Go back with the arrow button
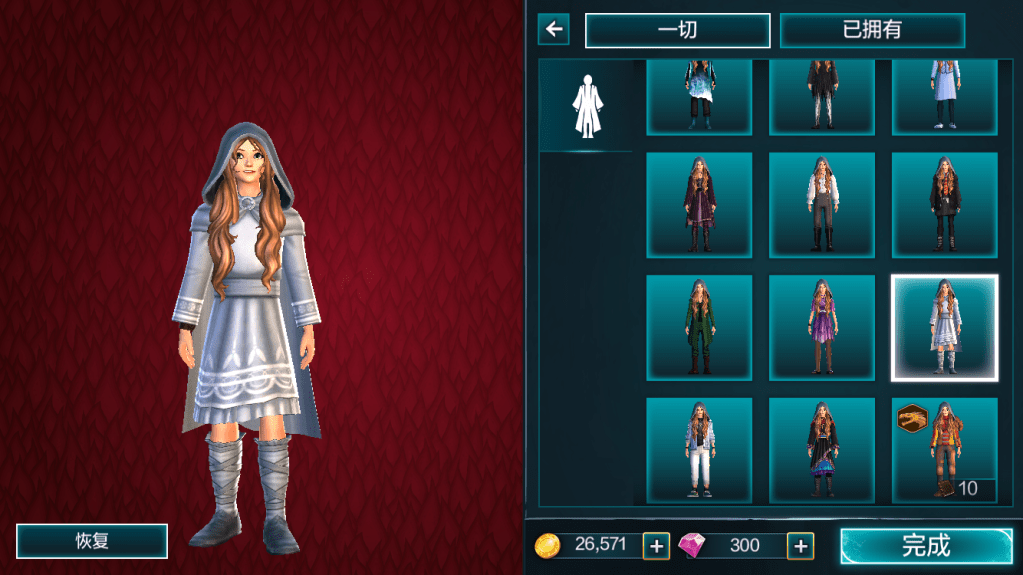The image size is (1023, 575). (x=553, y=29)
